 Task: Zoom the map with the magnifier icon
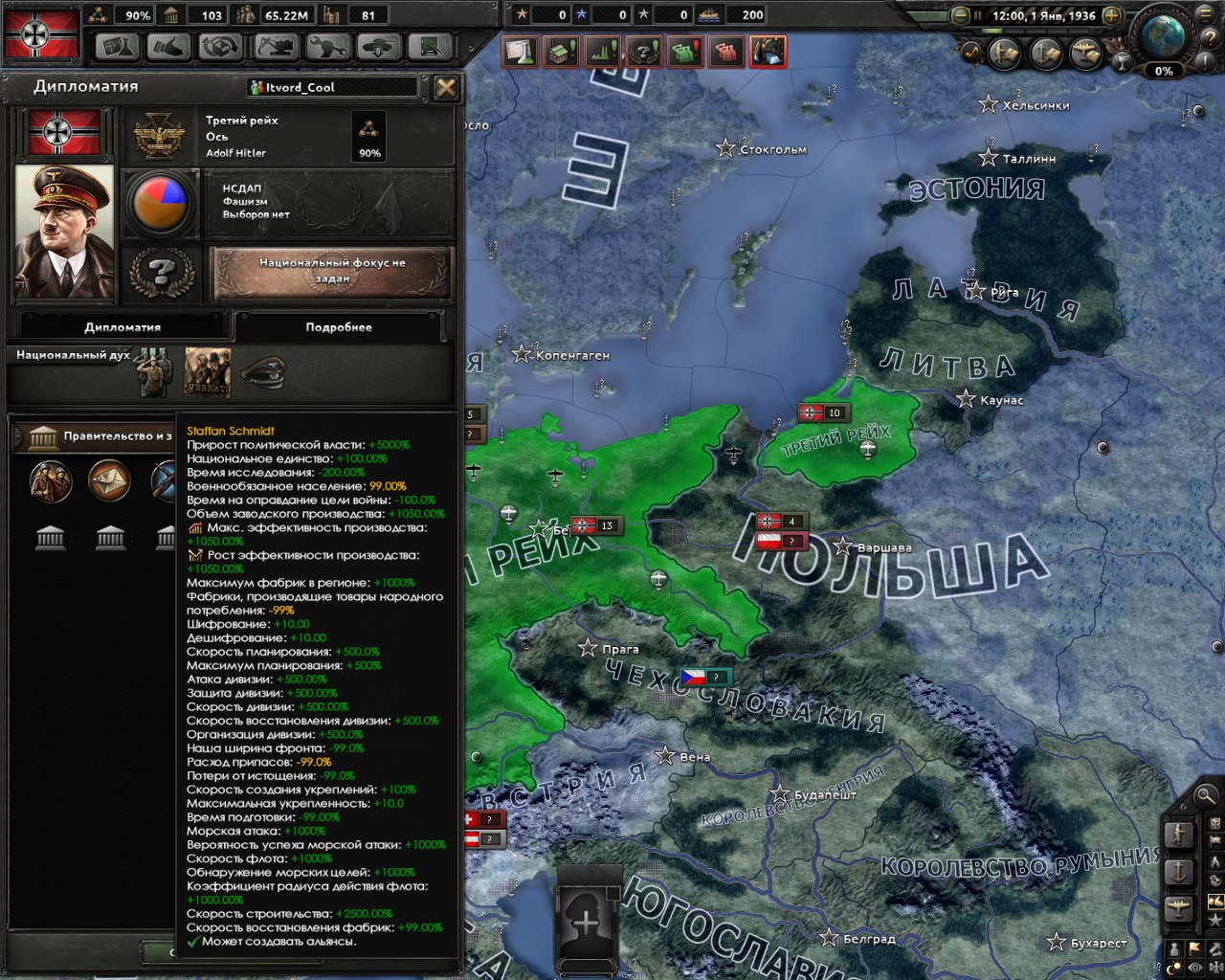pyautogui.click(x=1208, y=796)
